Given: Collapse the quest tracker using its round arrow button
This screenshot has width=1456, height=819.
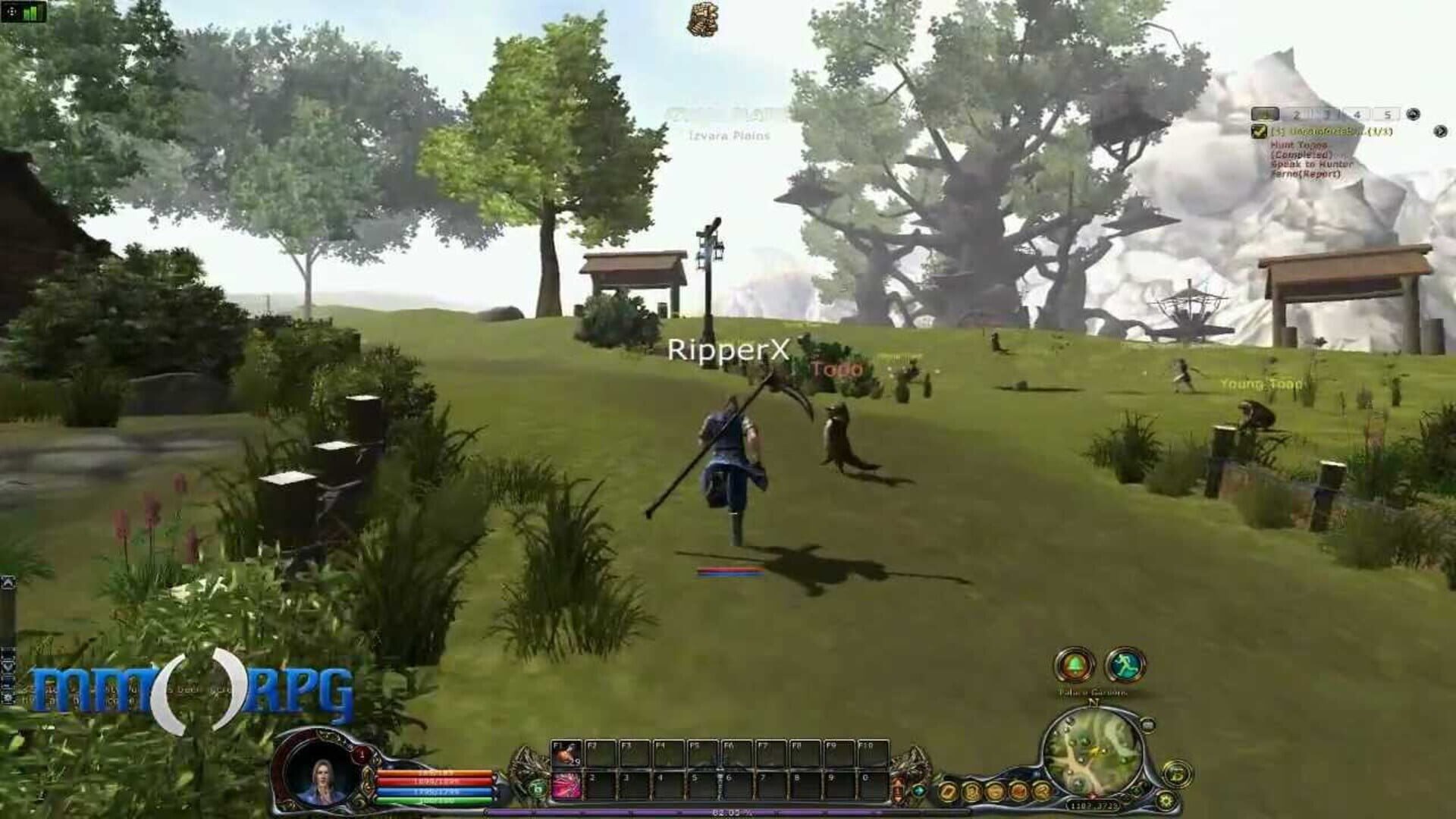Looking at the screenshot, I should (x=1414, y=114).
